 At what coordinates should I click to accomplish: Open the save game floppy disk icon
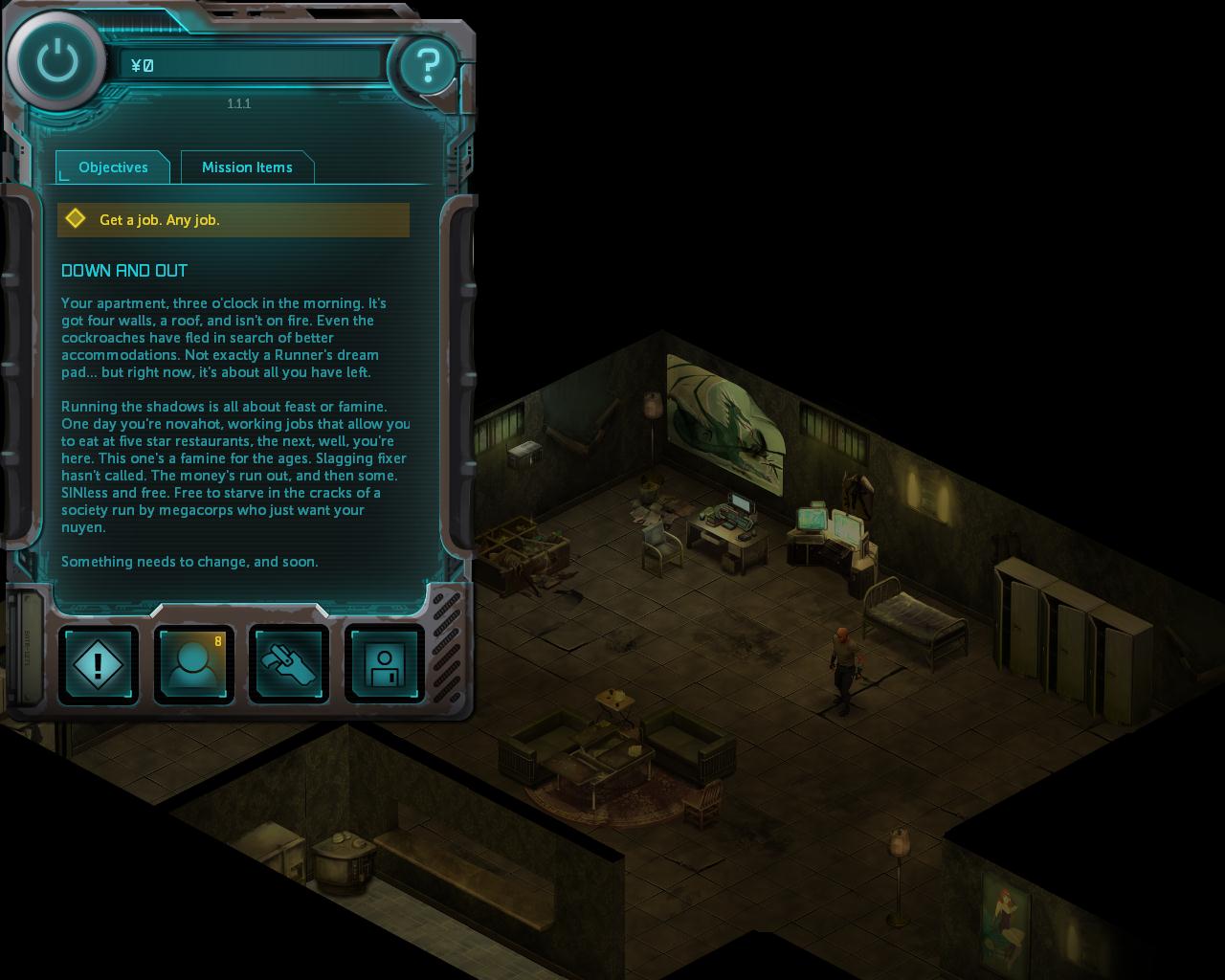pyautogui.click(x=384, y=664)
